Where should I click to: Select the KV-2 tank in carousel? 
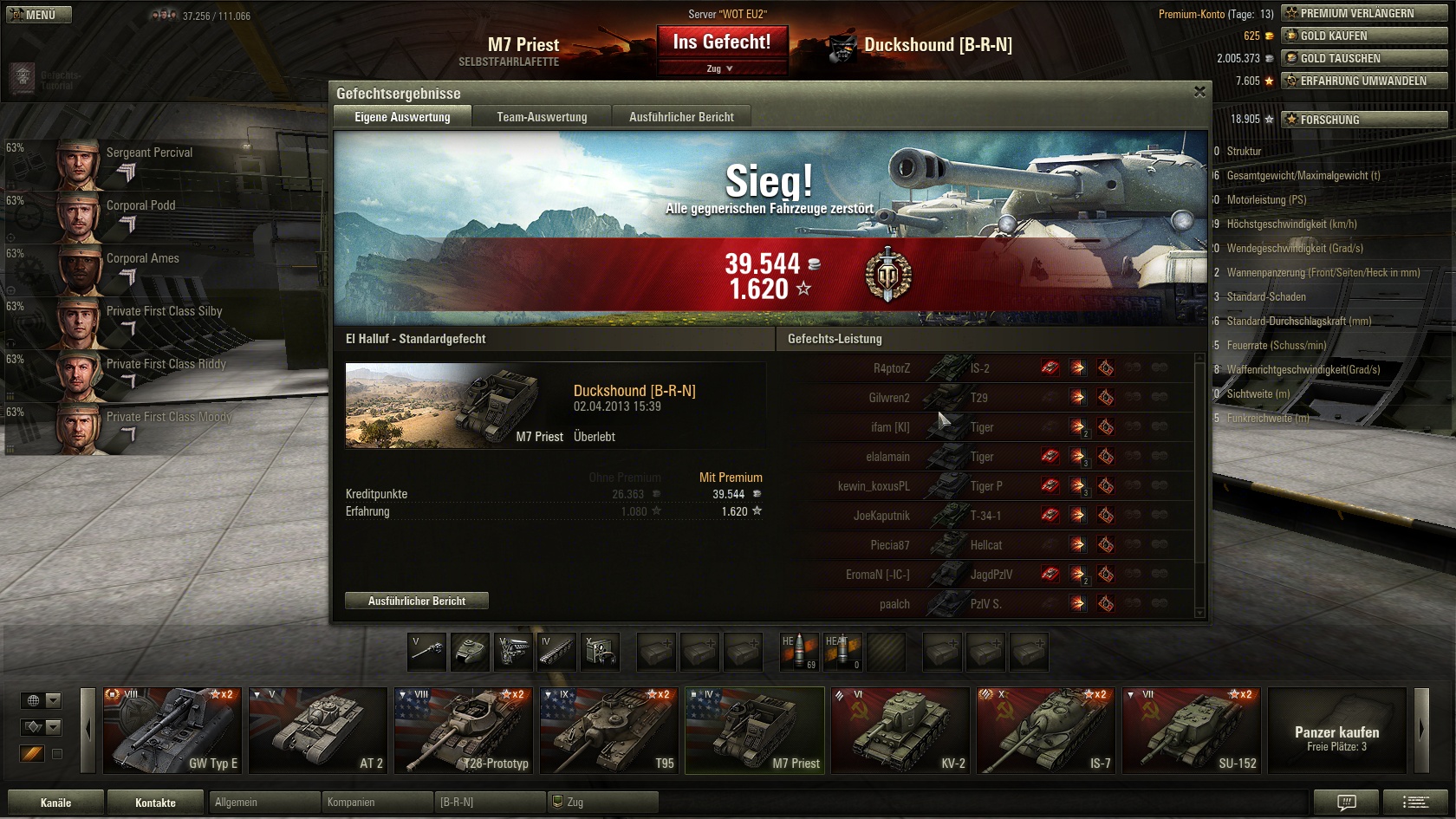[900, 730]
